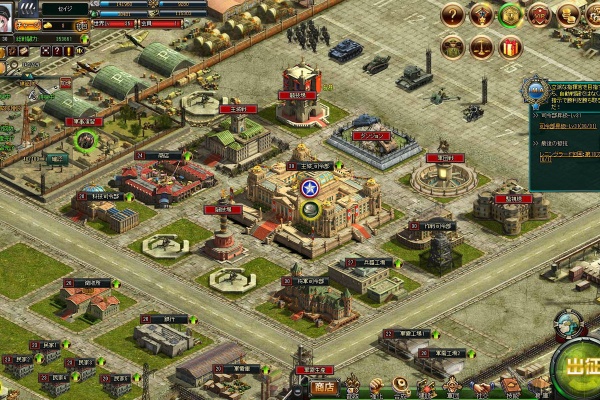
Task: Click the medal with star ribbon icon
Action: coord(482,15)
